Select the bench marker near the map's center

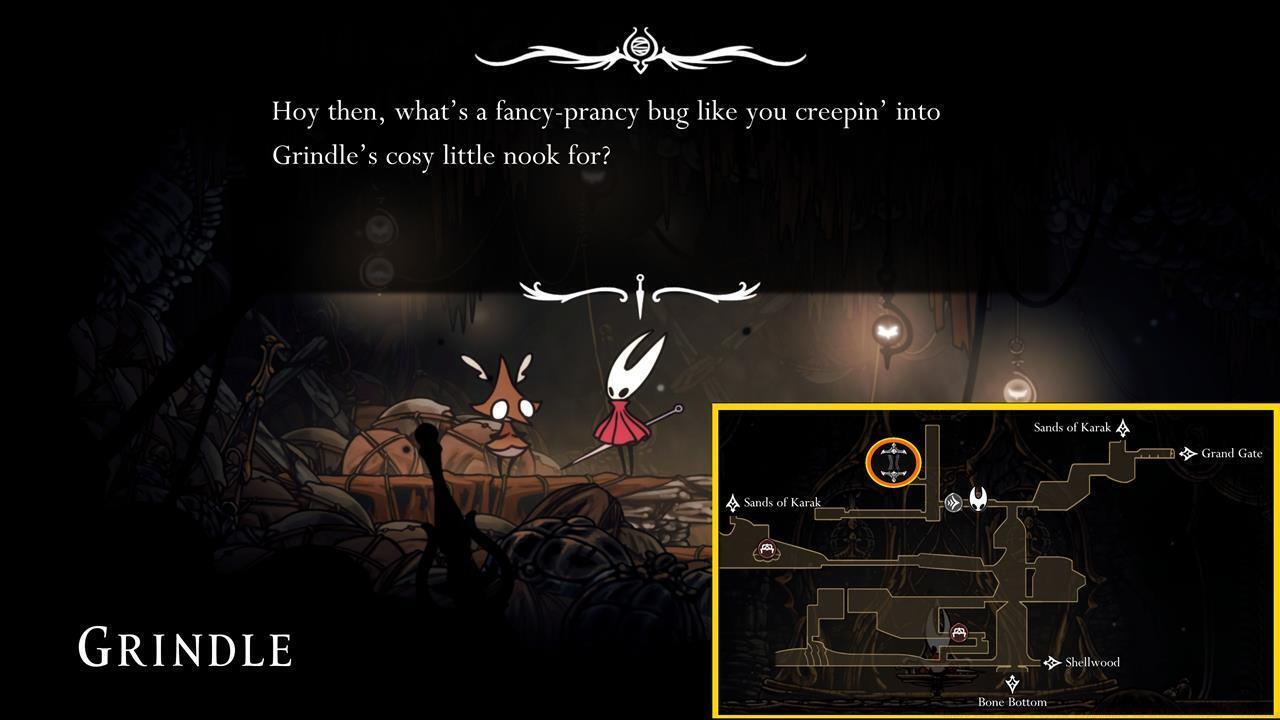(x=959, y=632)
